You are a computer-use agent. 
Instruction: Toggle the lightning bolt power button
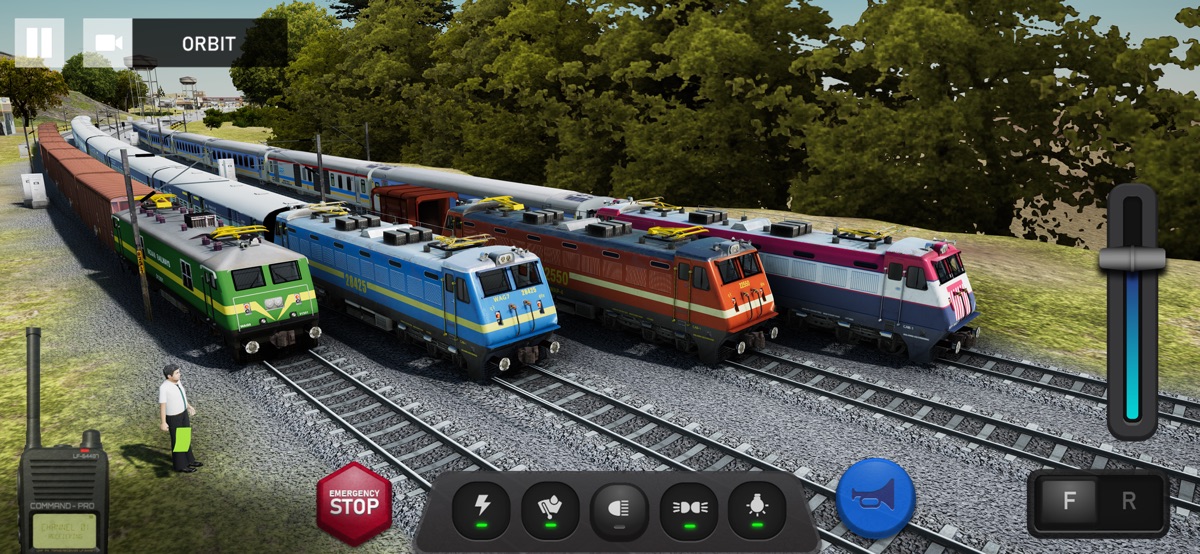(481, 510)
